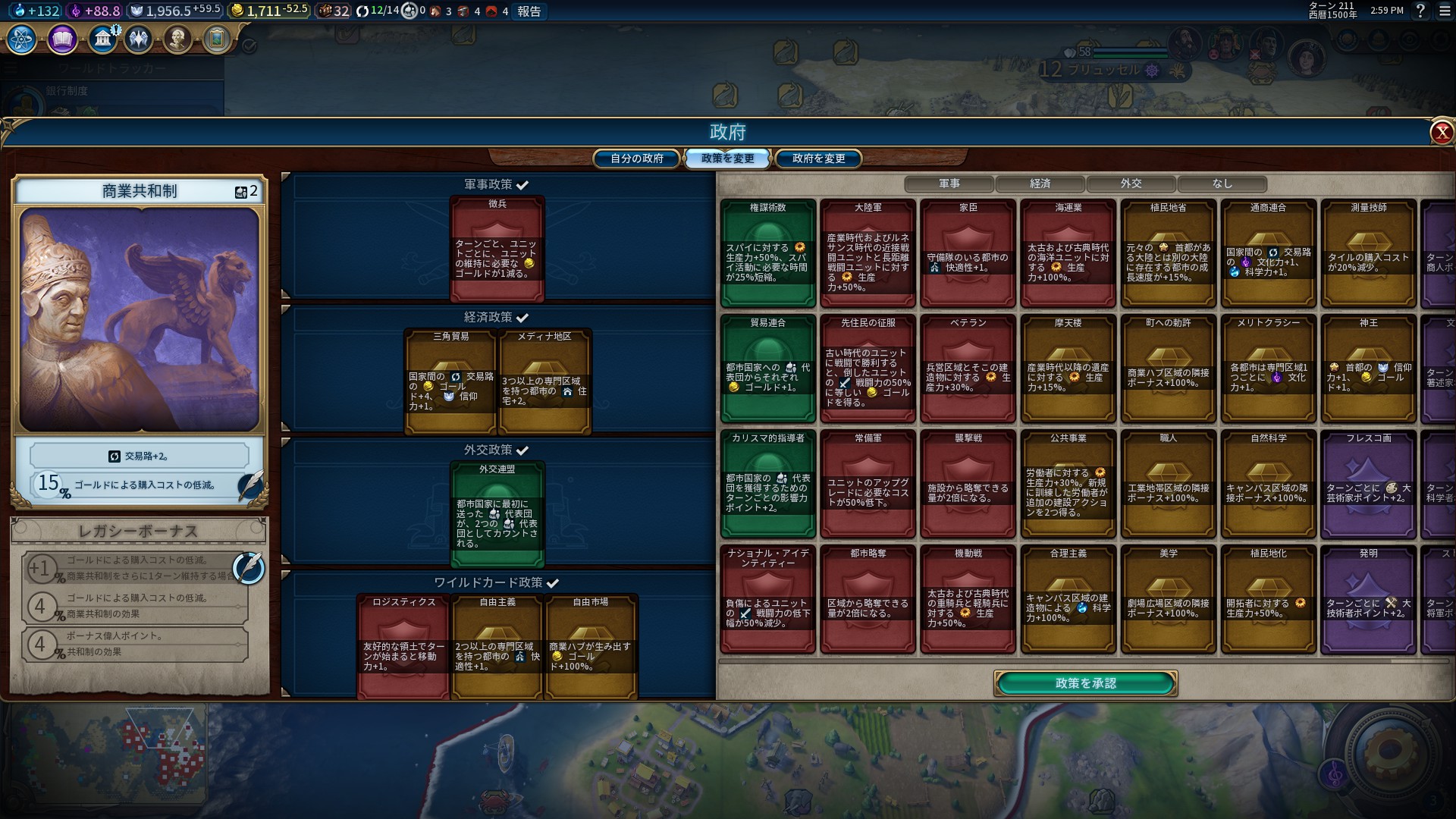Pick the フレスコ画 purple policy card

(x=1368, y=484)
